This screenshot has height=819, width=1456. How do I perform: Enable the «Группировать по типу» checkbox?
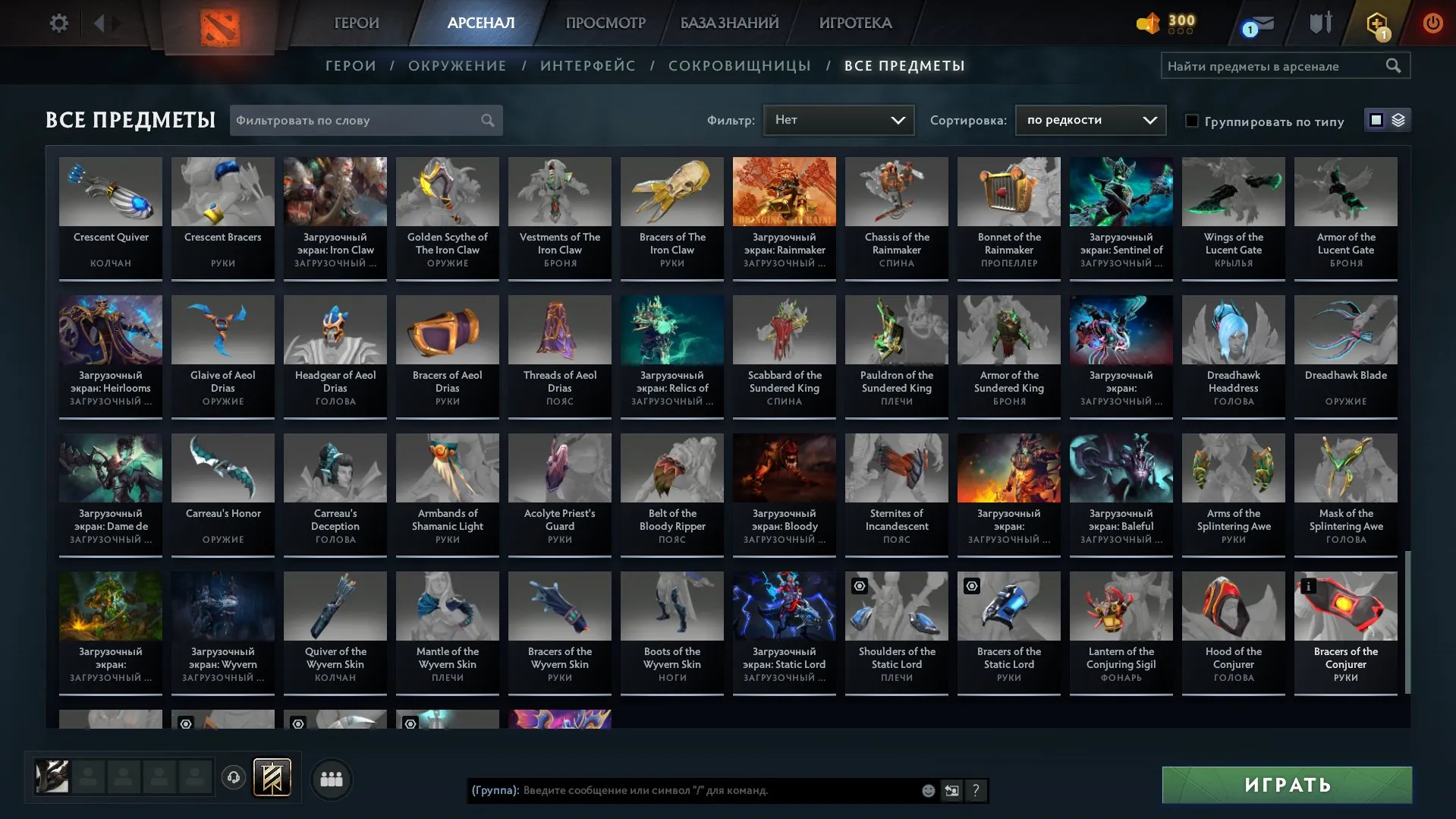pyautogui.click(x=1193, y=121)
